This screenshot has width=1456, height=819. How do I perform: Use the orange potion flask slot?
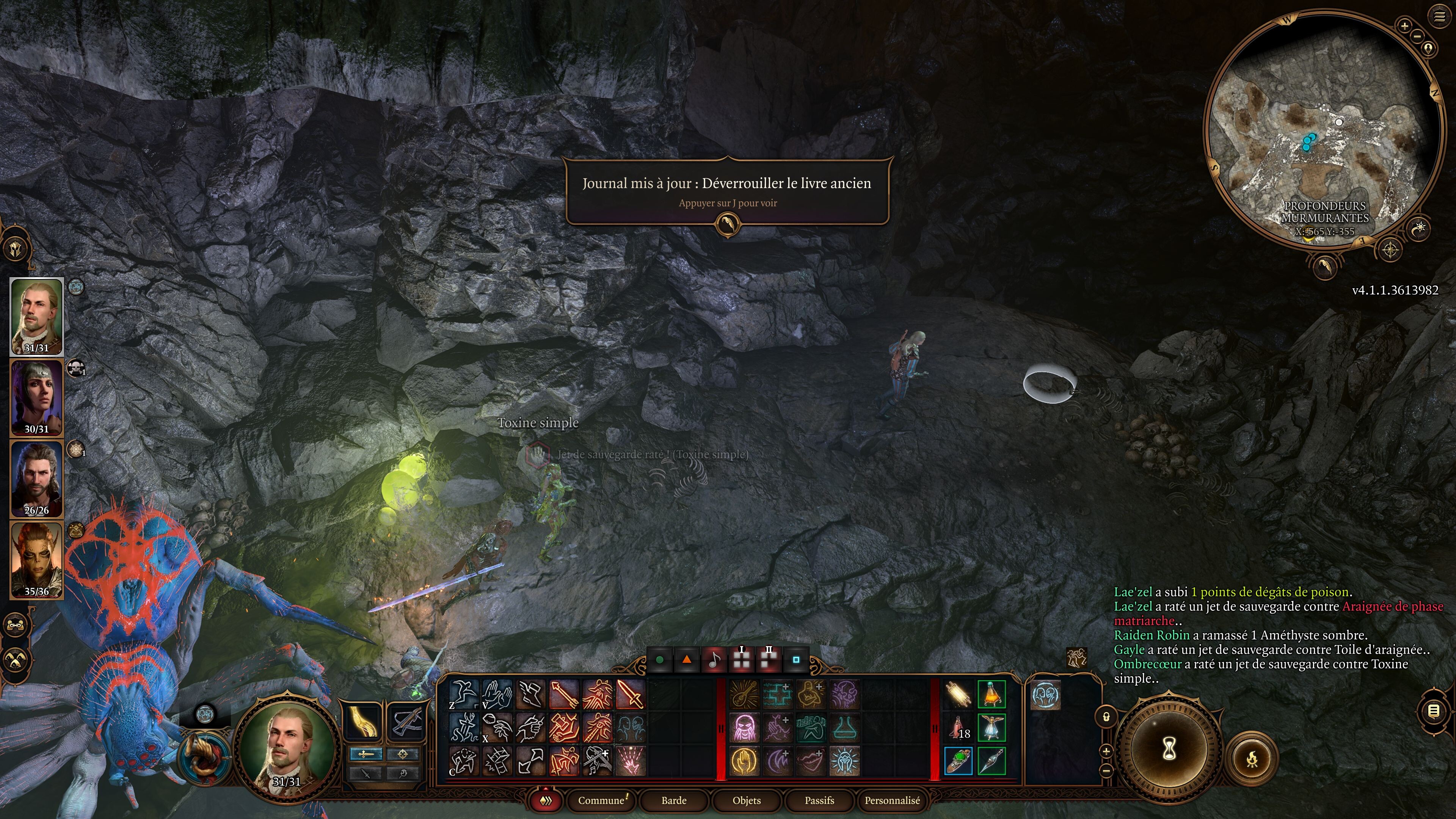[x=992, y=695]
